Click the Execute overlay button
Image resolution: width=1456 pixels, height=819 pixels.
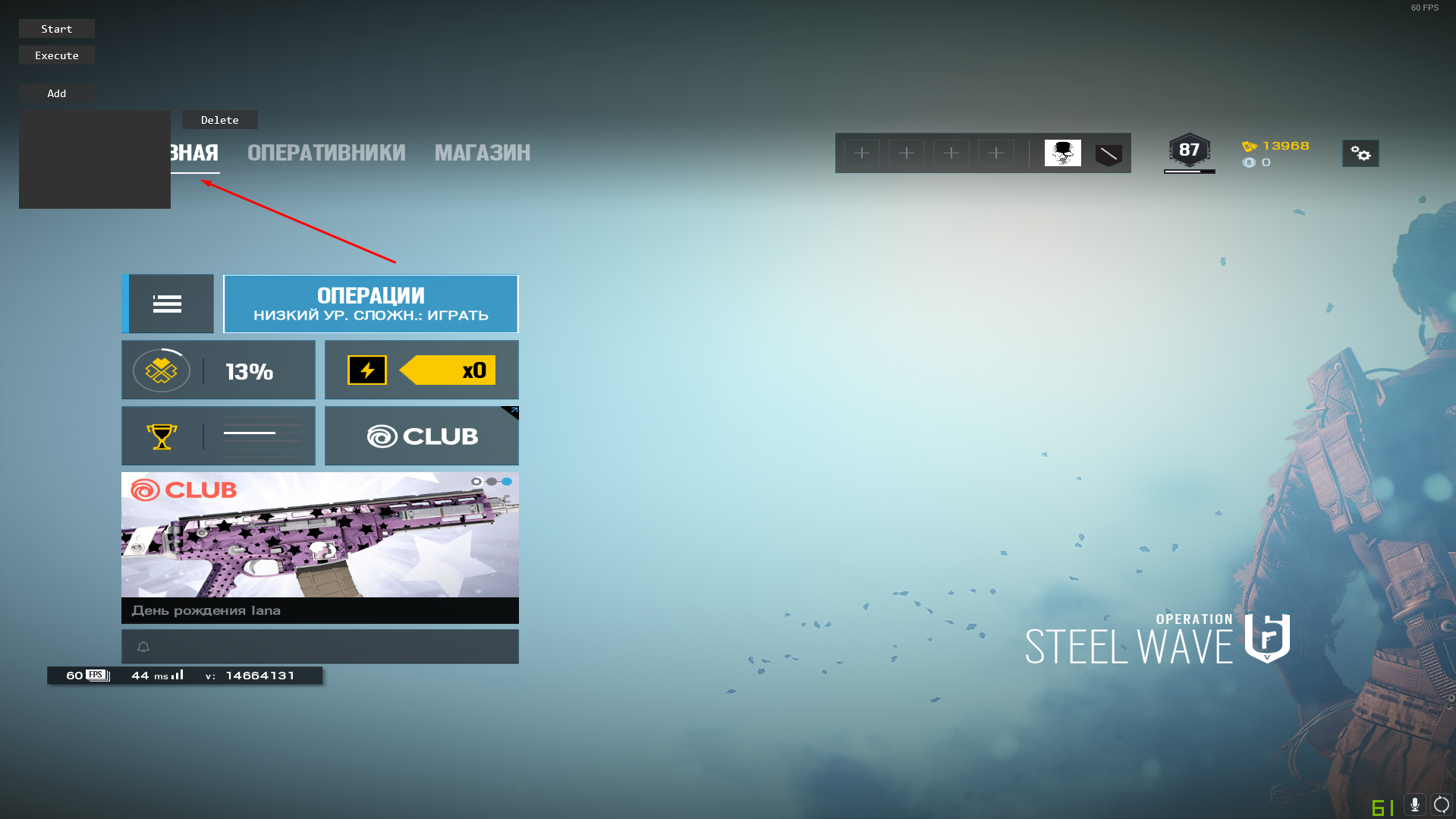(x=57, y=55)
